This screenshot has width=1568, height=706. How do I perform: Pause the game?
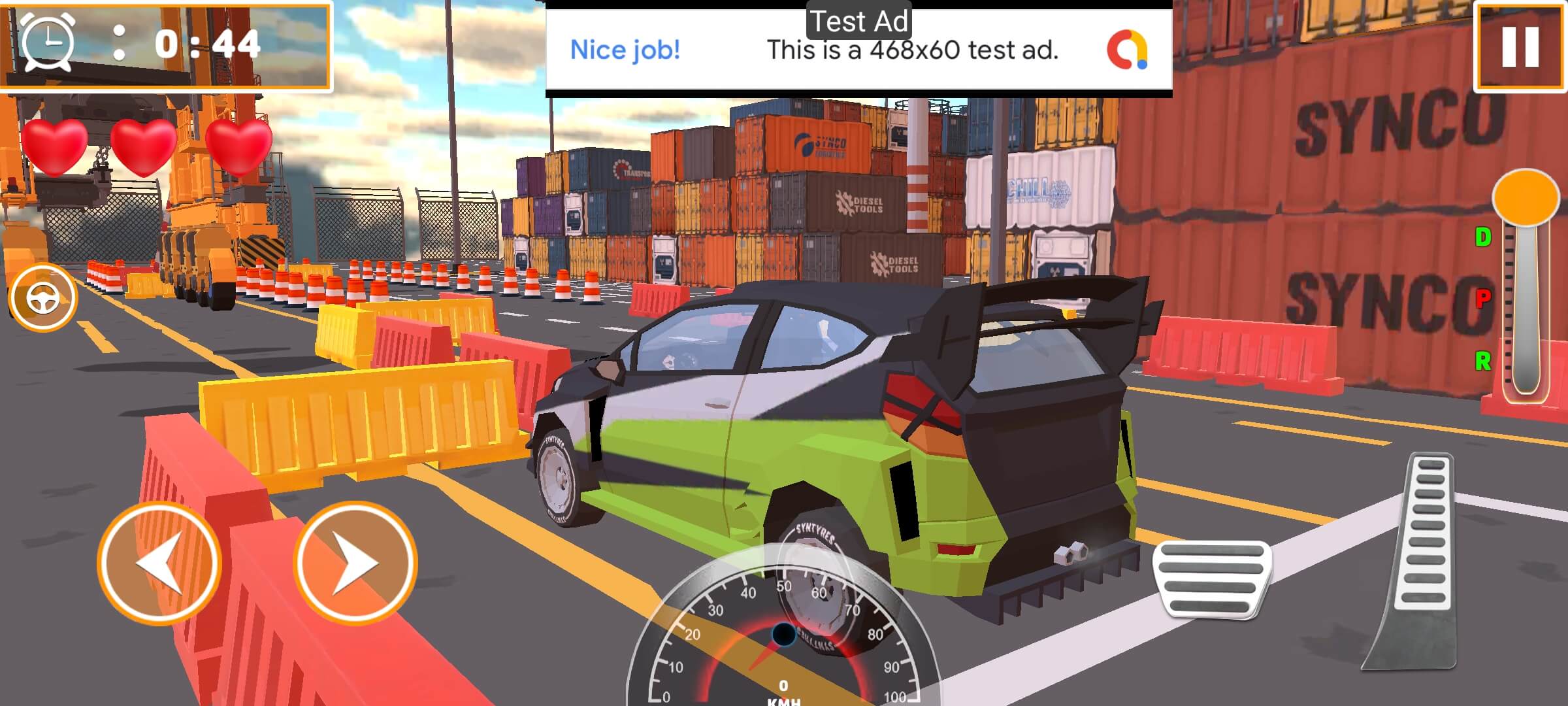1520,47
